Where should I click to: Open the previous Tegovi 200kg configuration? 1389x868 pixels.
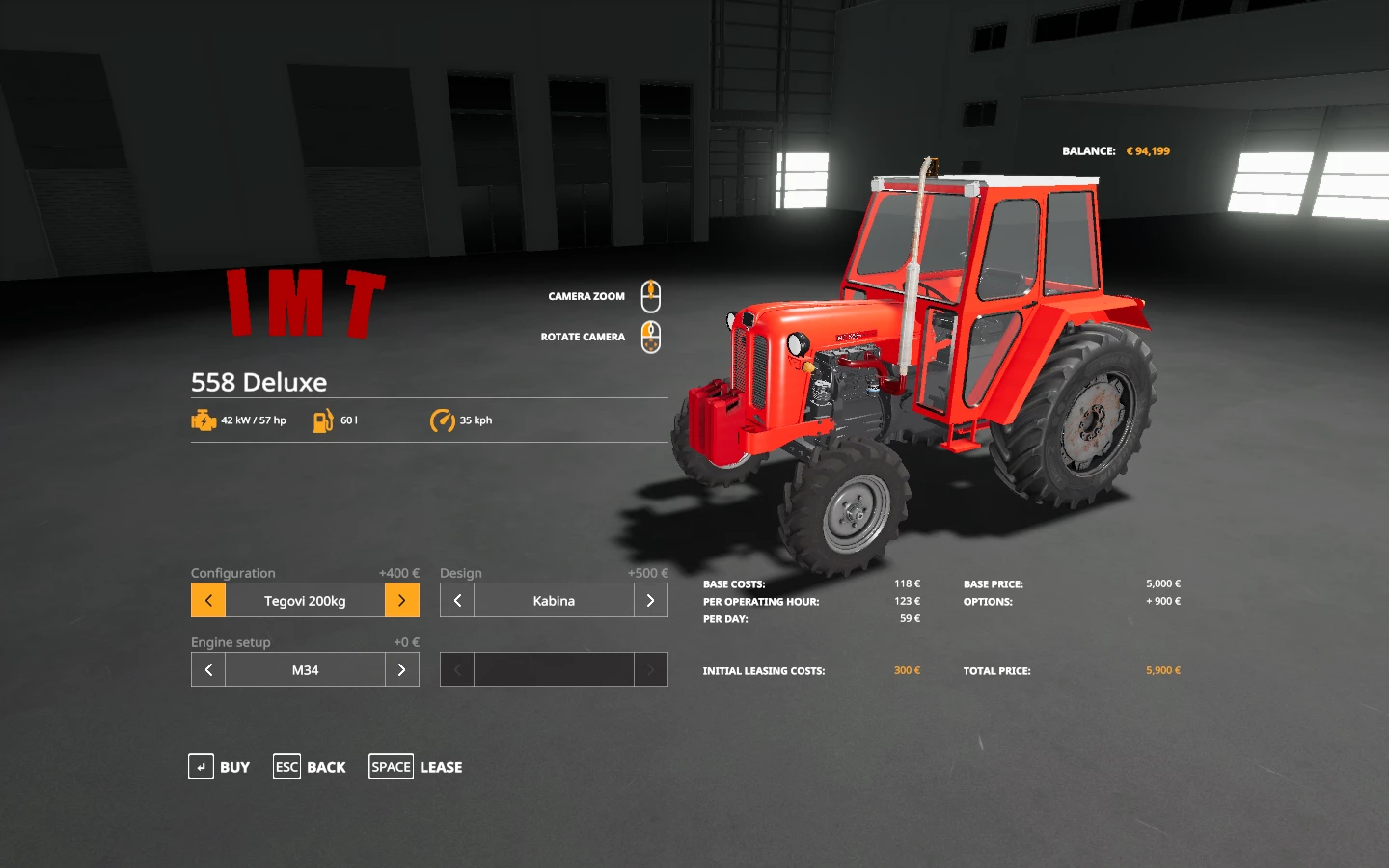point(207,599)
